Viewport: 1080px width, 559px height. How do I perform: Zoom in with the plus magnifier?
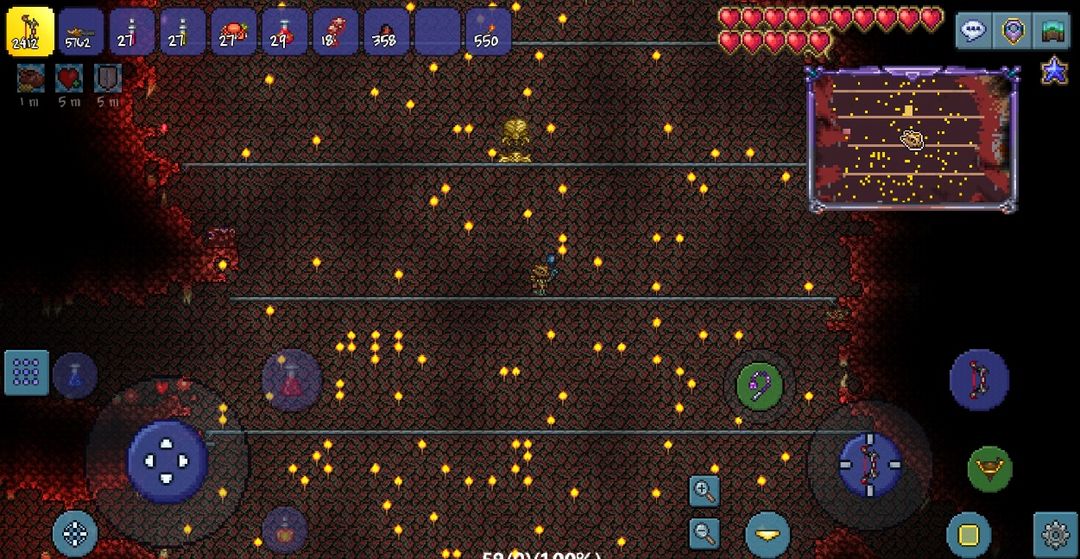click(x=704, y=490)
